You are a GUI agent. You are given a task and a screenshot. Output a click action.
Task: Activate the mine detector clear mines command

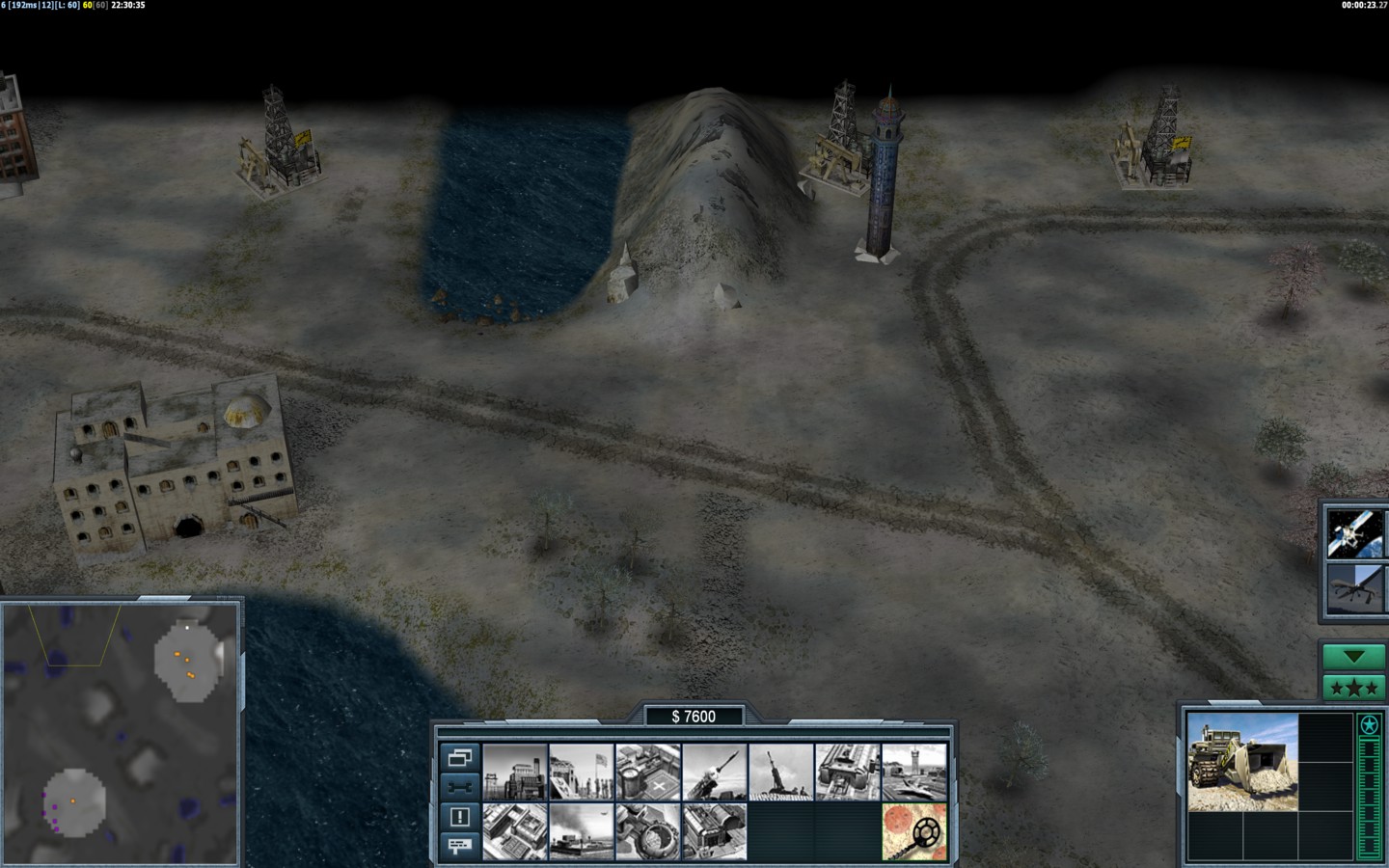914,831
